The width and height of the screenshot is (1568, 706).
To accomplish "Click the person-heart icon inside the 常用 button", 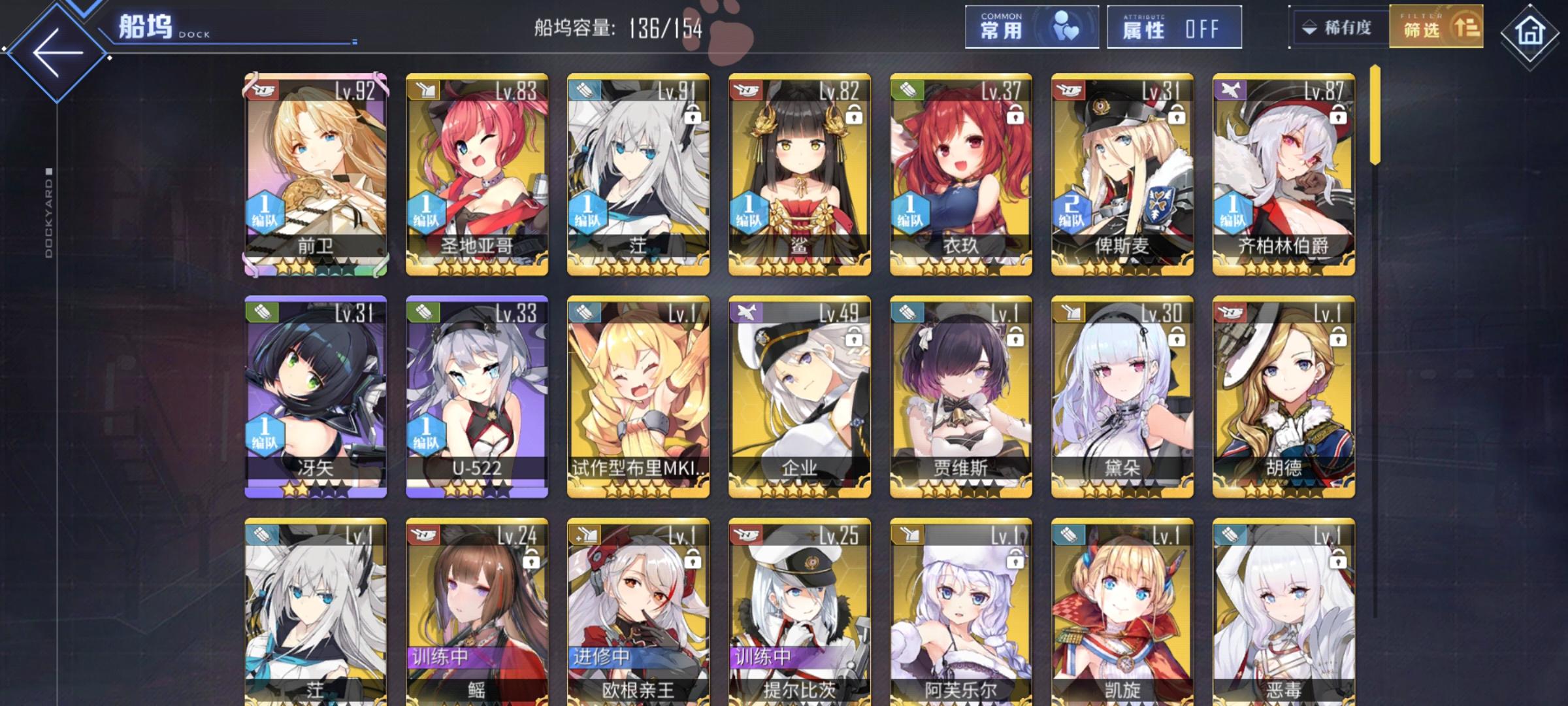I will coord(1066,27).
